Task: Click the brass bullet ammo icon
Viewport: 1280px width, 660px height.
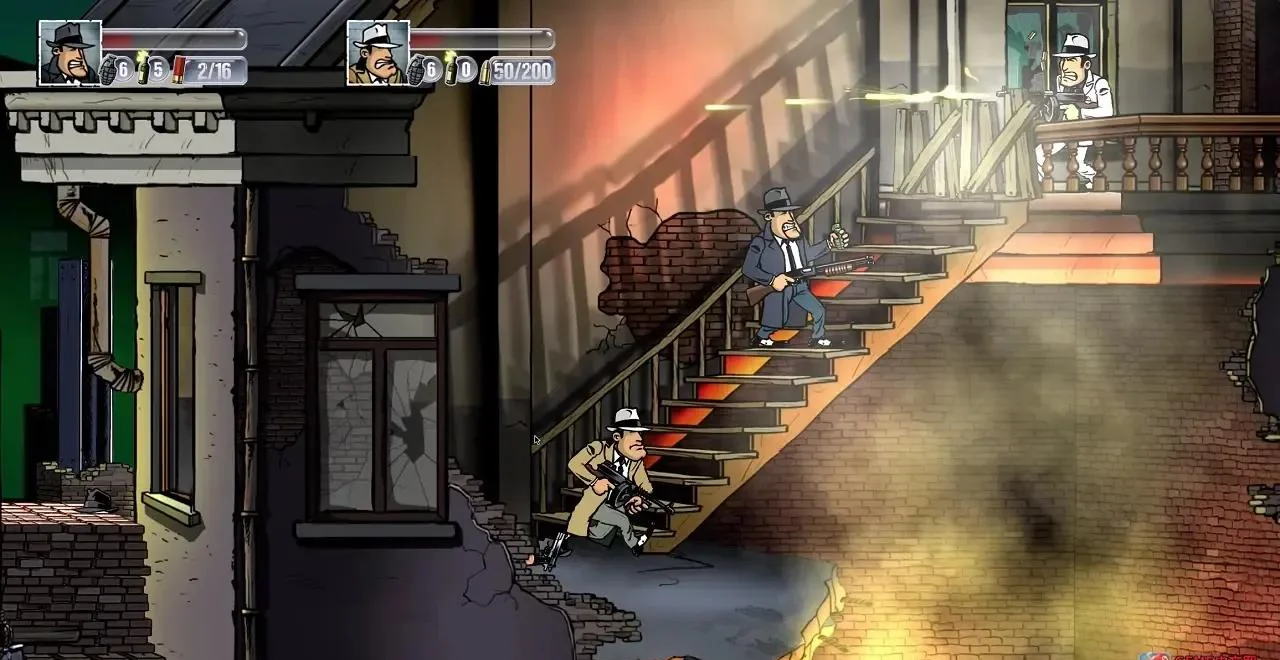Action: point(485,71)
